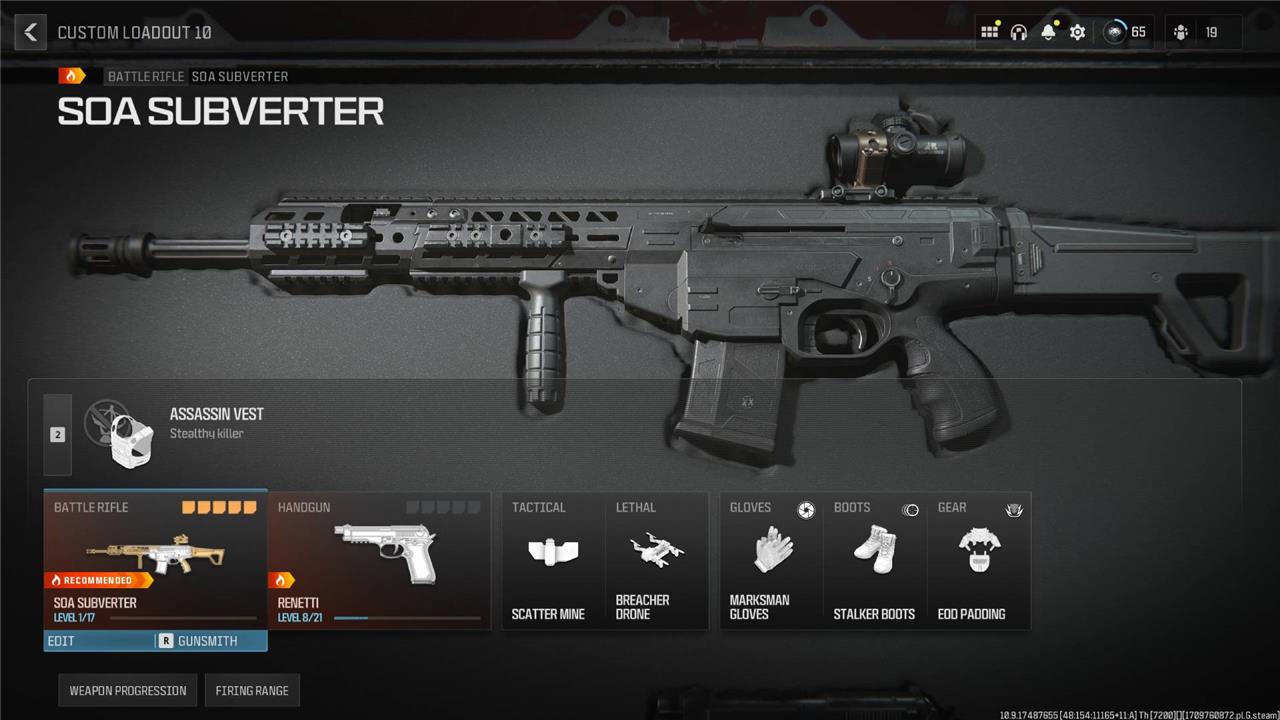Open the grid menu icon
The height and width of the screenshot is (720, 1280).
(x=989, y=32)
